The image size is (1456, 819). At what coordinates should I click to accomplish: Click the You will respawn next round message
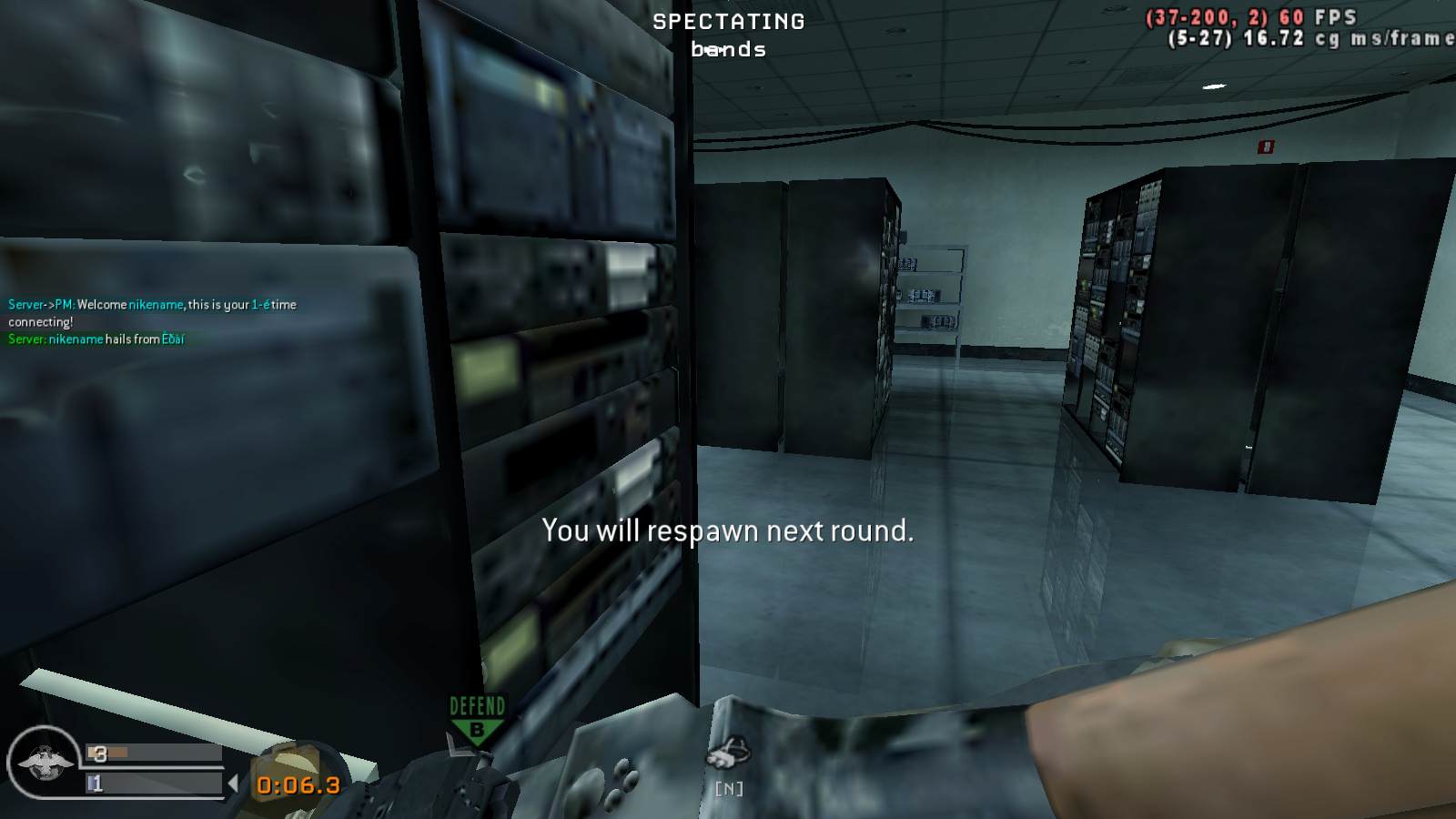tap(728, 531)
